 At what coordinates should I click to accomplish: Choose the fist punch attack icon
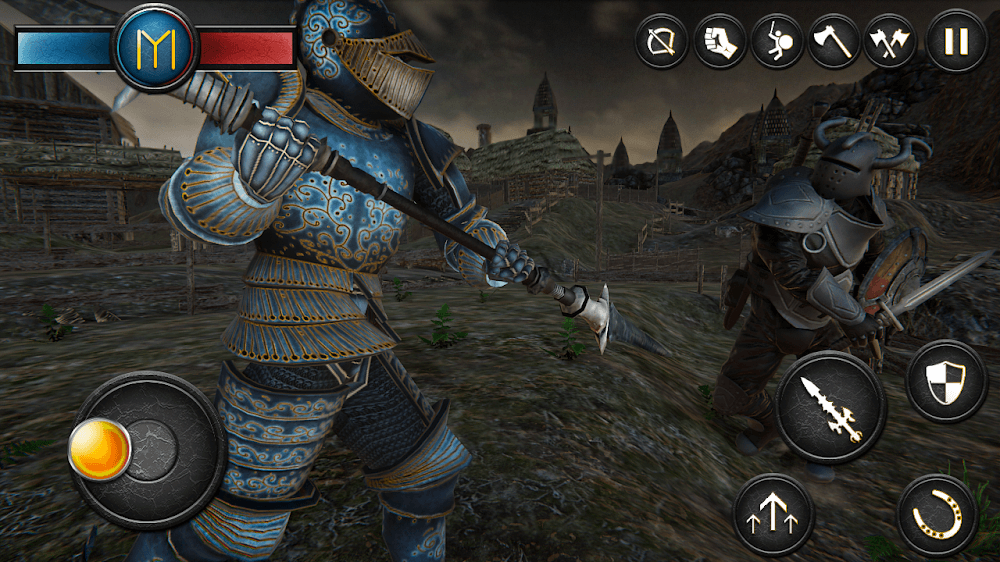(x=720, y=42)
